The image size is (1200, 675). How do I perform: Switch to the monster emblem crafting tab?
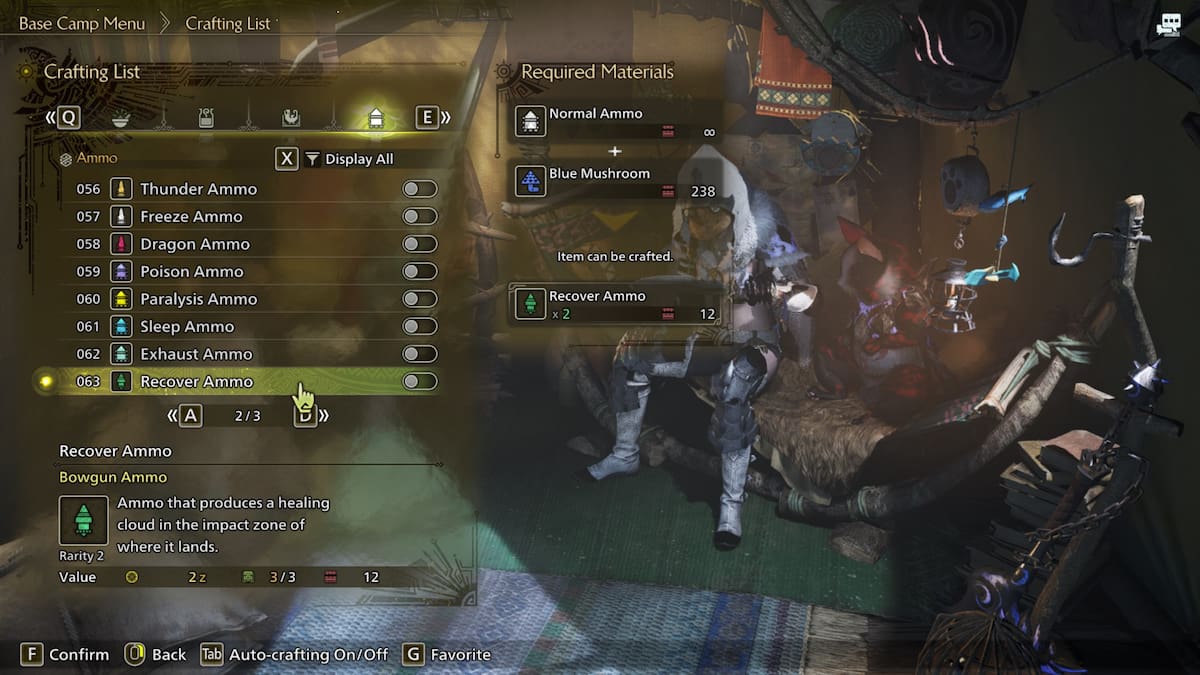[290, 118]
